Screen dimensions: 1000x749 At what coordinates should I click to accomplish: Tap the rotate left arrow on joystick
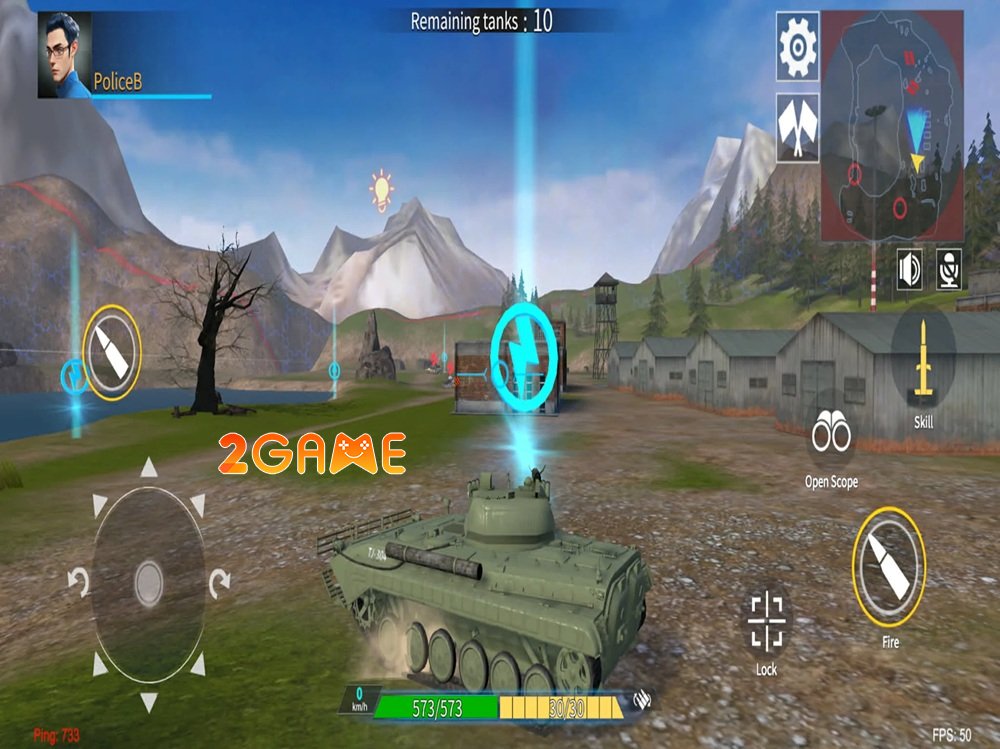pyautogui.click(x=77, y=579)
